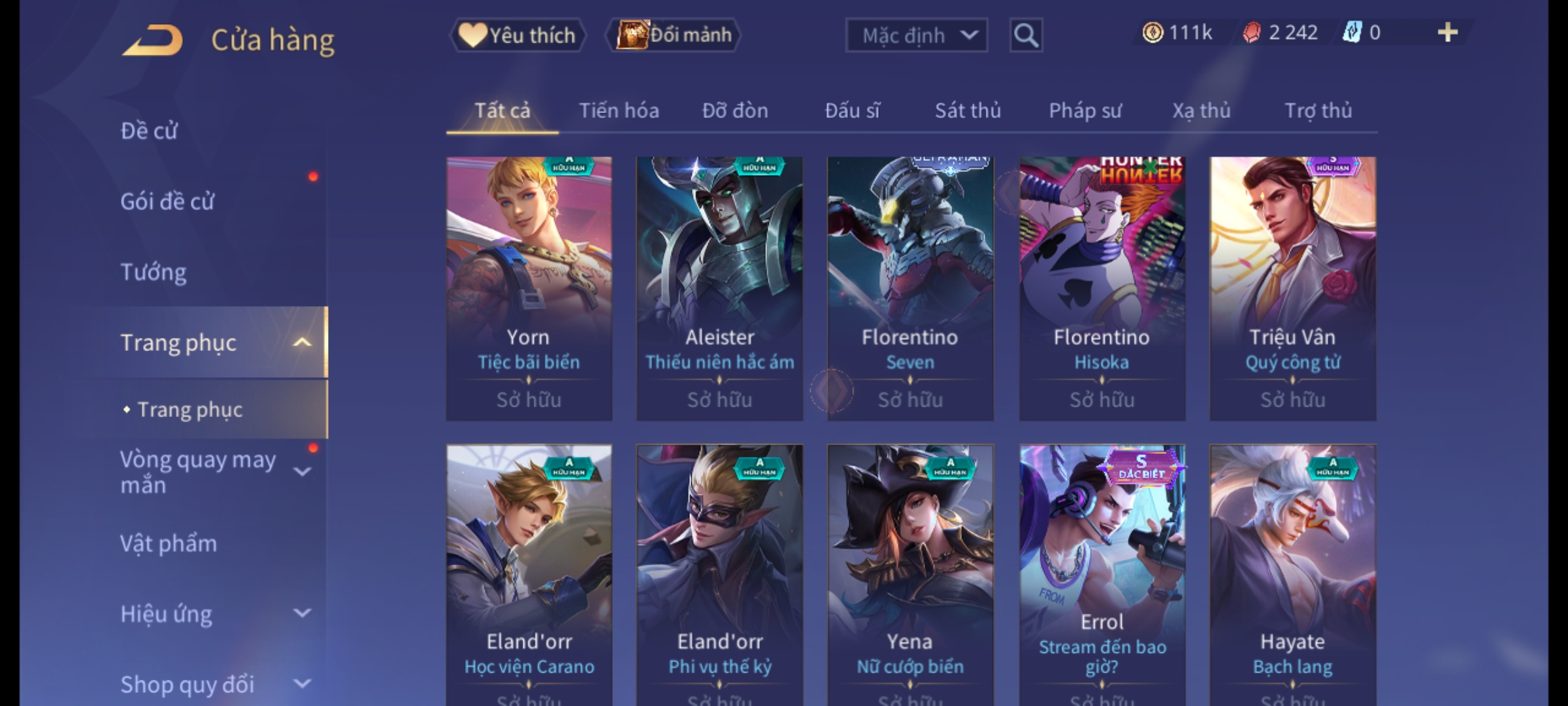This screenshot has width=1568, height=706.
Task: Show the Đấu sĩ category
Action: point(852,111)
